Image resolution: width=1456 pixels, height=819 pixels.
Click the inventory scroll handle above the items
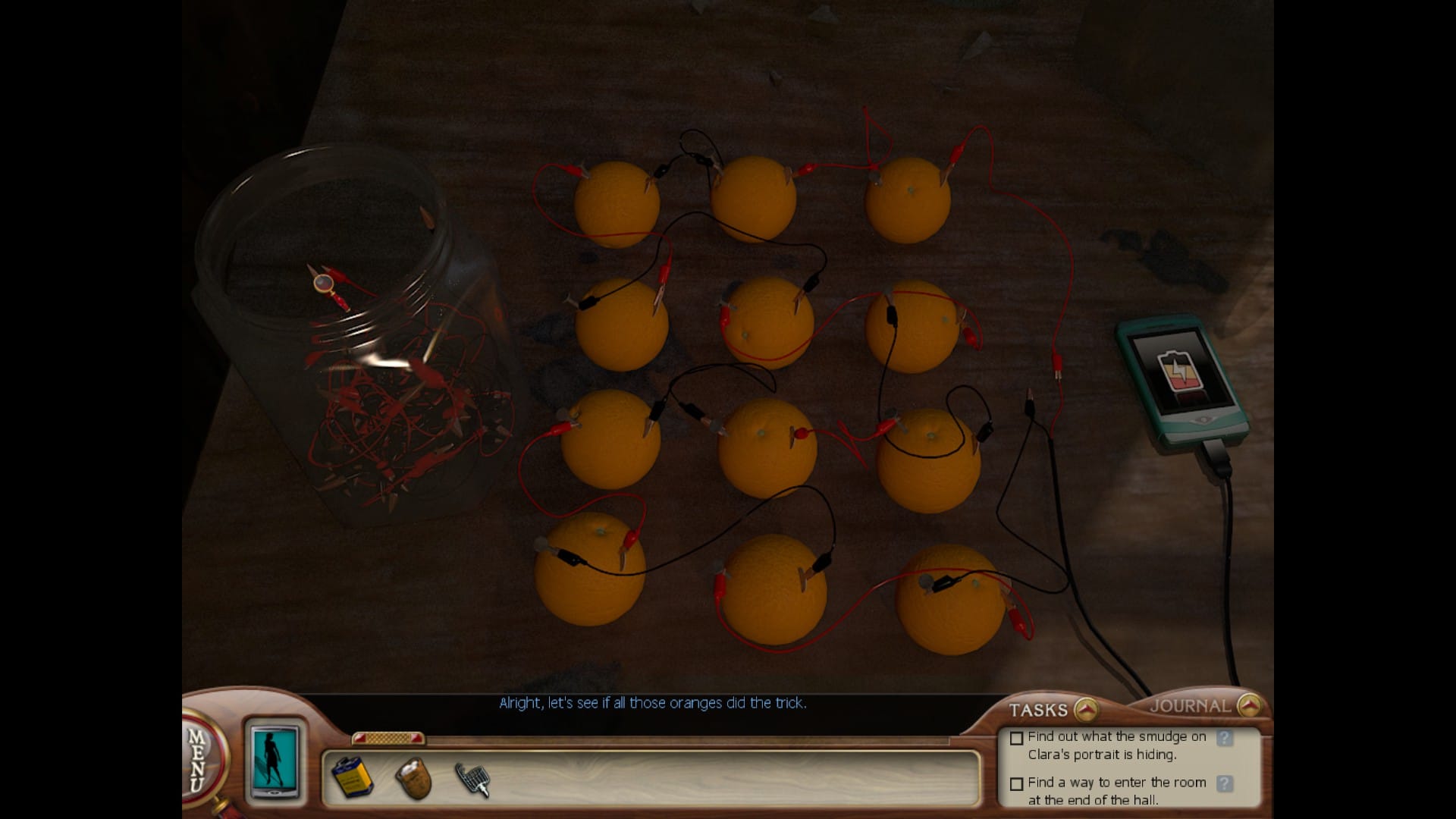pyautogui.click(x=388, y=738)
